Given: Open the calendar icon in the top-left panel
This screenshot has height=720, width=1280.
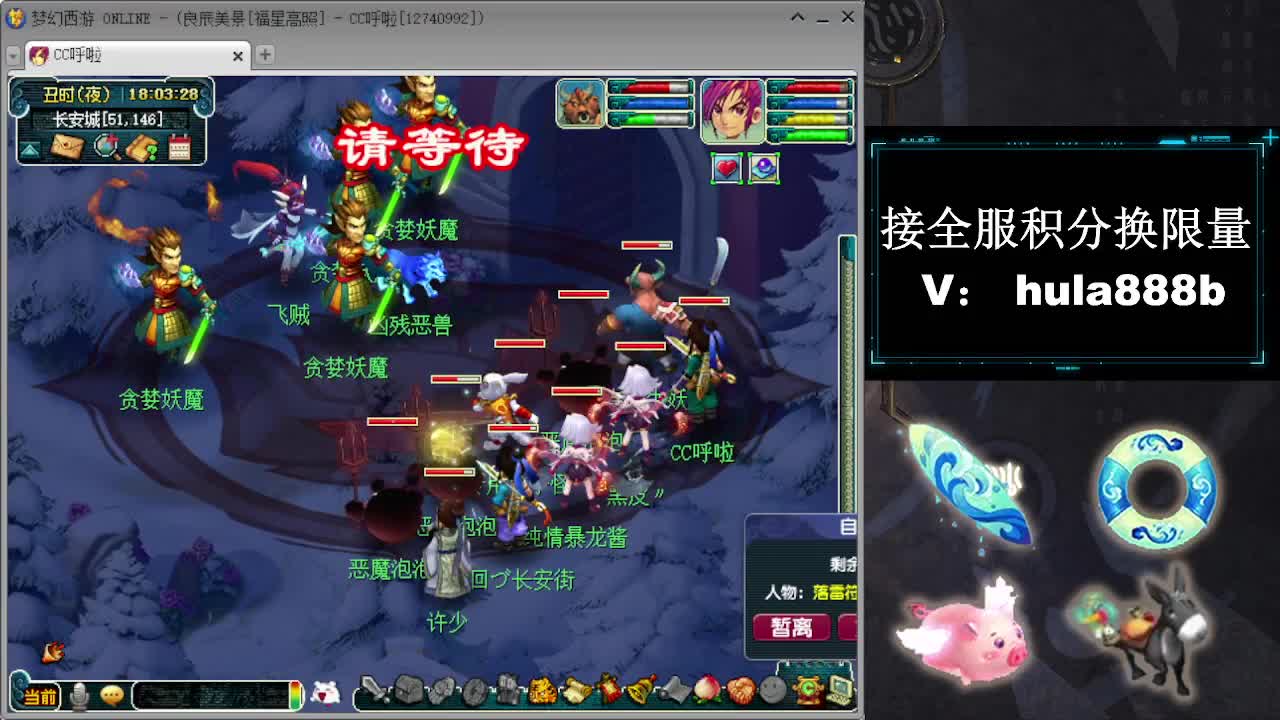Looking at the screenshot, I should [180, 147].
